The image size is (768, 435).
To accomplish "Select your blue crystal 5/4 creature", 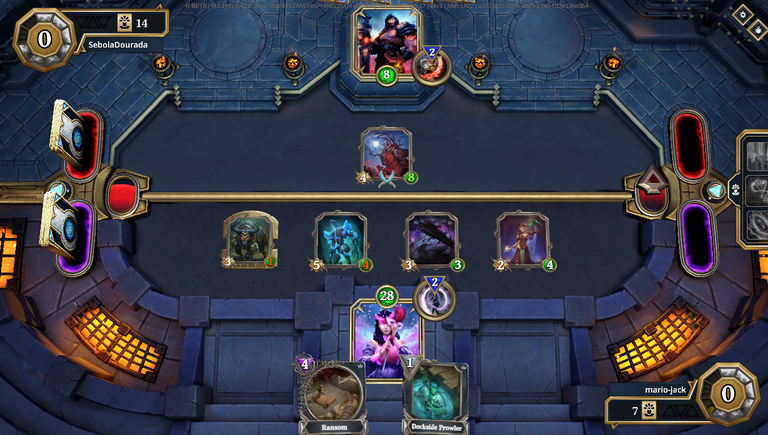I will (340, 240).
